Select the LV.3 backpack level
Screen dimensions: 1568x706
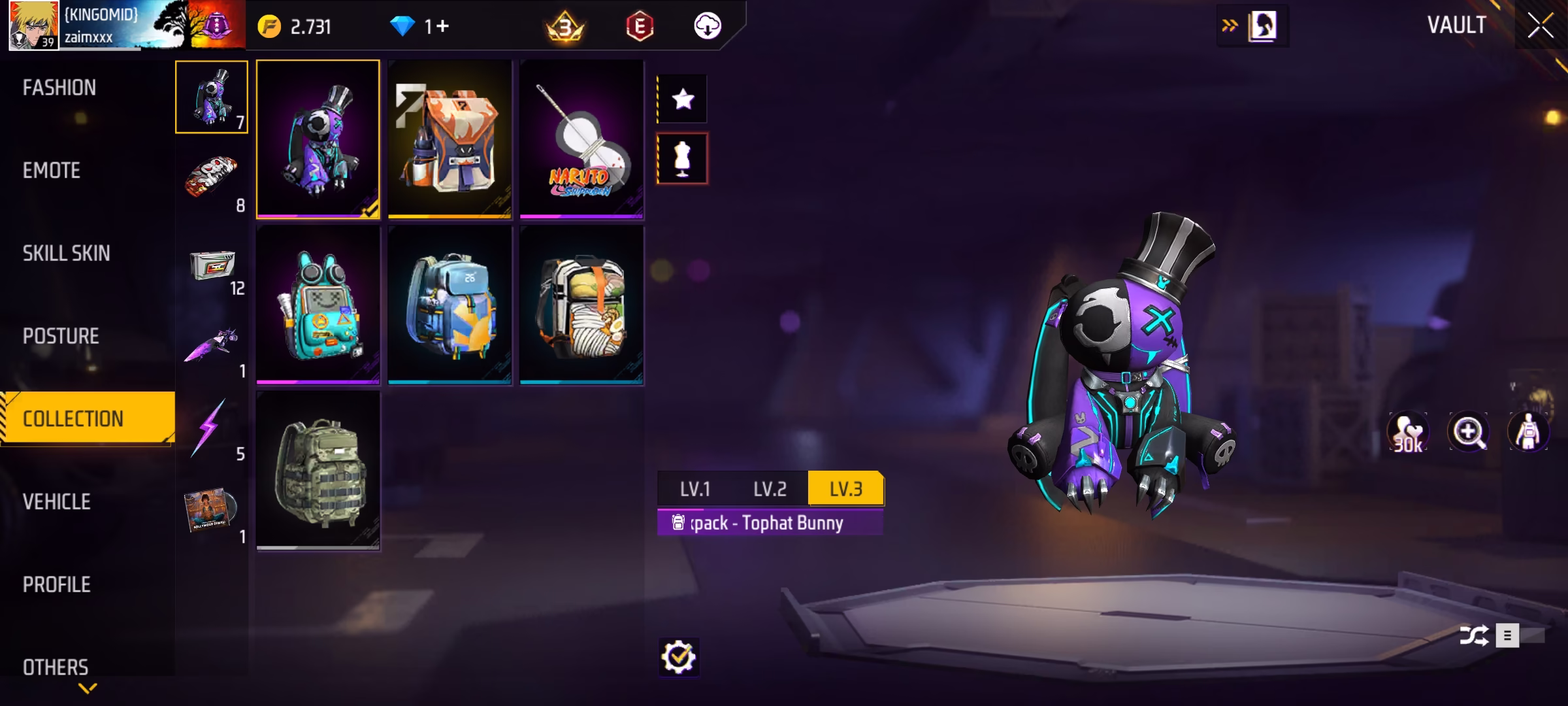coord(845,489)
